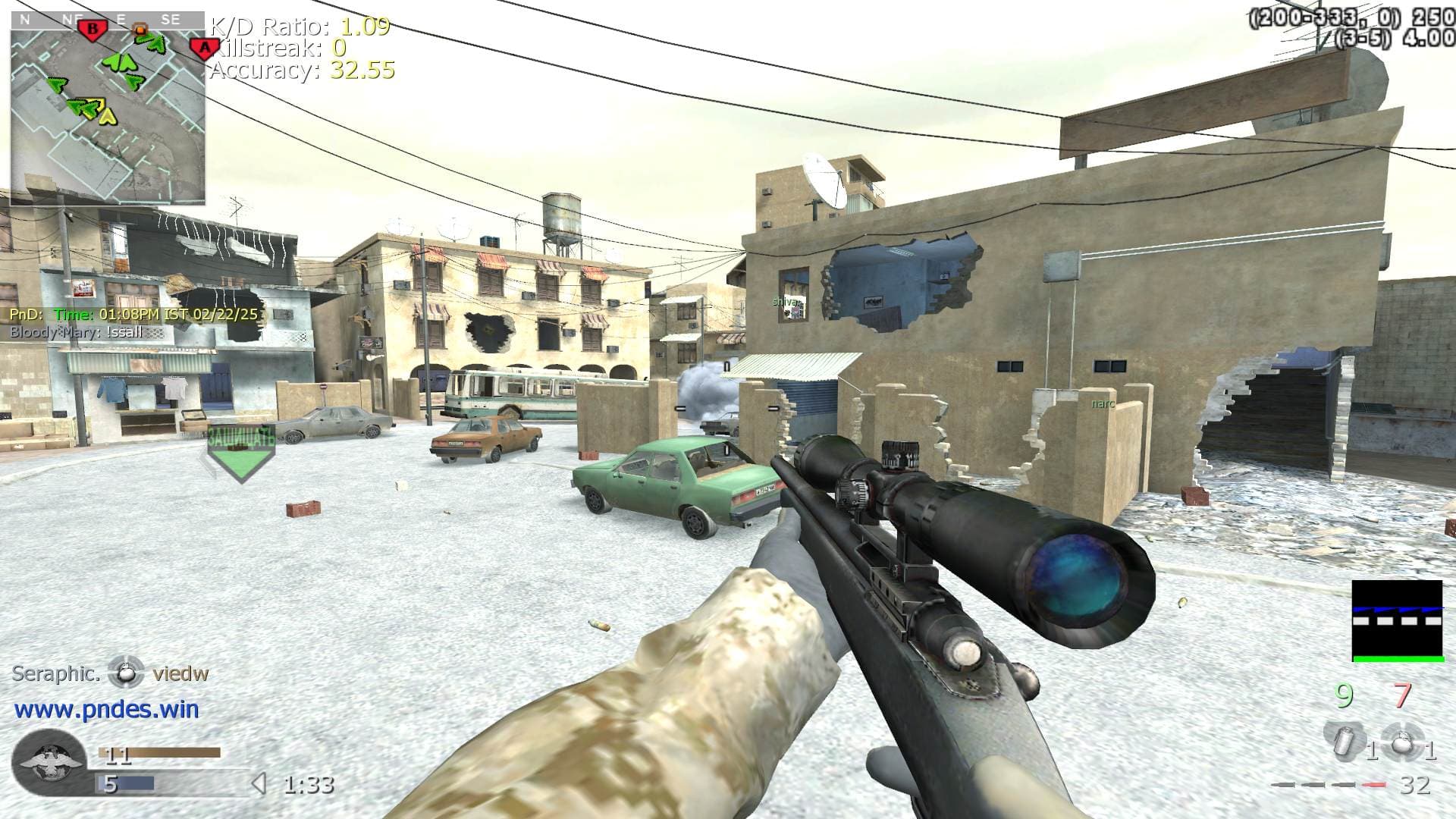Click the Marines eagle team emblem
This screenshot has height=819, width=1456.
49,762
